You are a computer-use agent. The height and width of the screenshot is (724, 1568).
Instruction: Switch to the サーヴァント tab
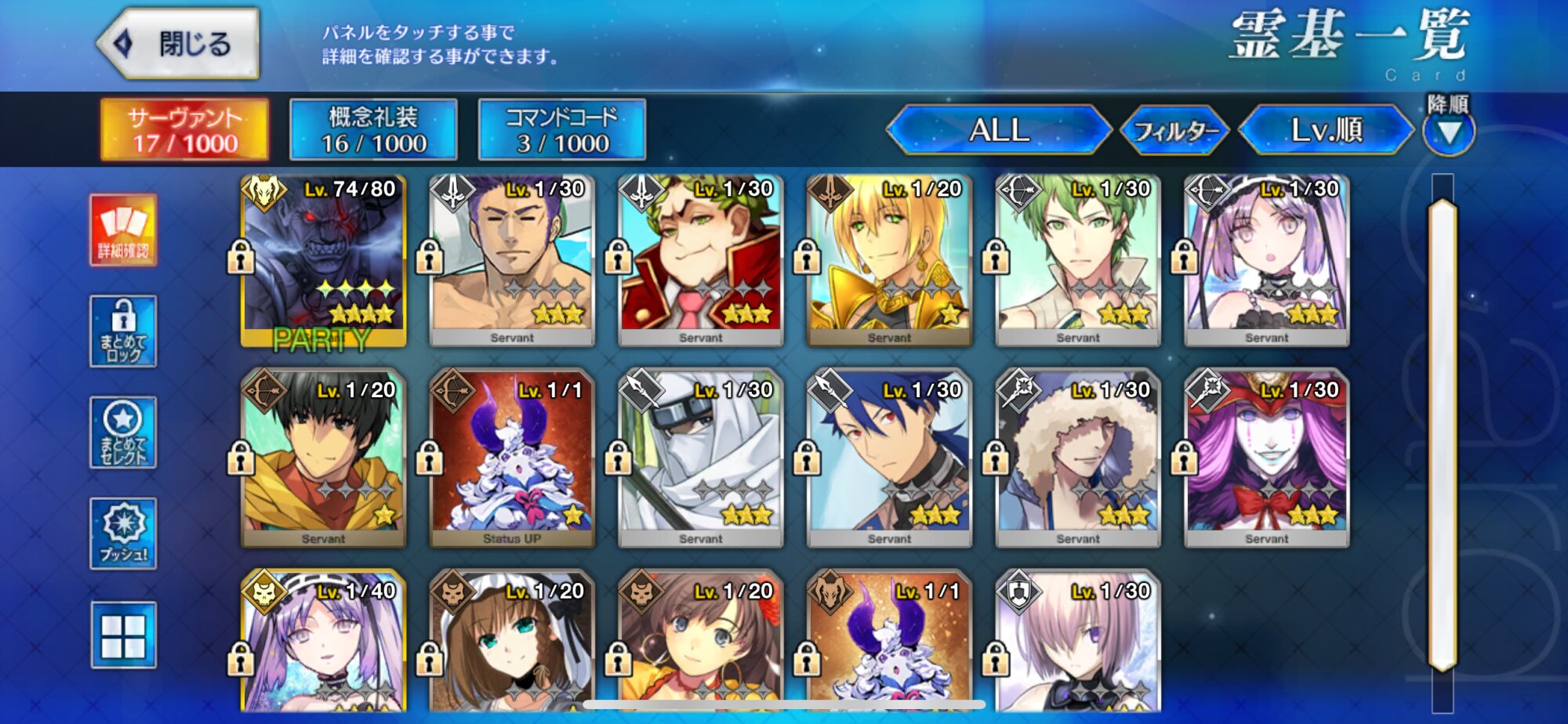pyautogui.click(x=184, y=130)
